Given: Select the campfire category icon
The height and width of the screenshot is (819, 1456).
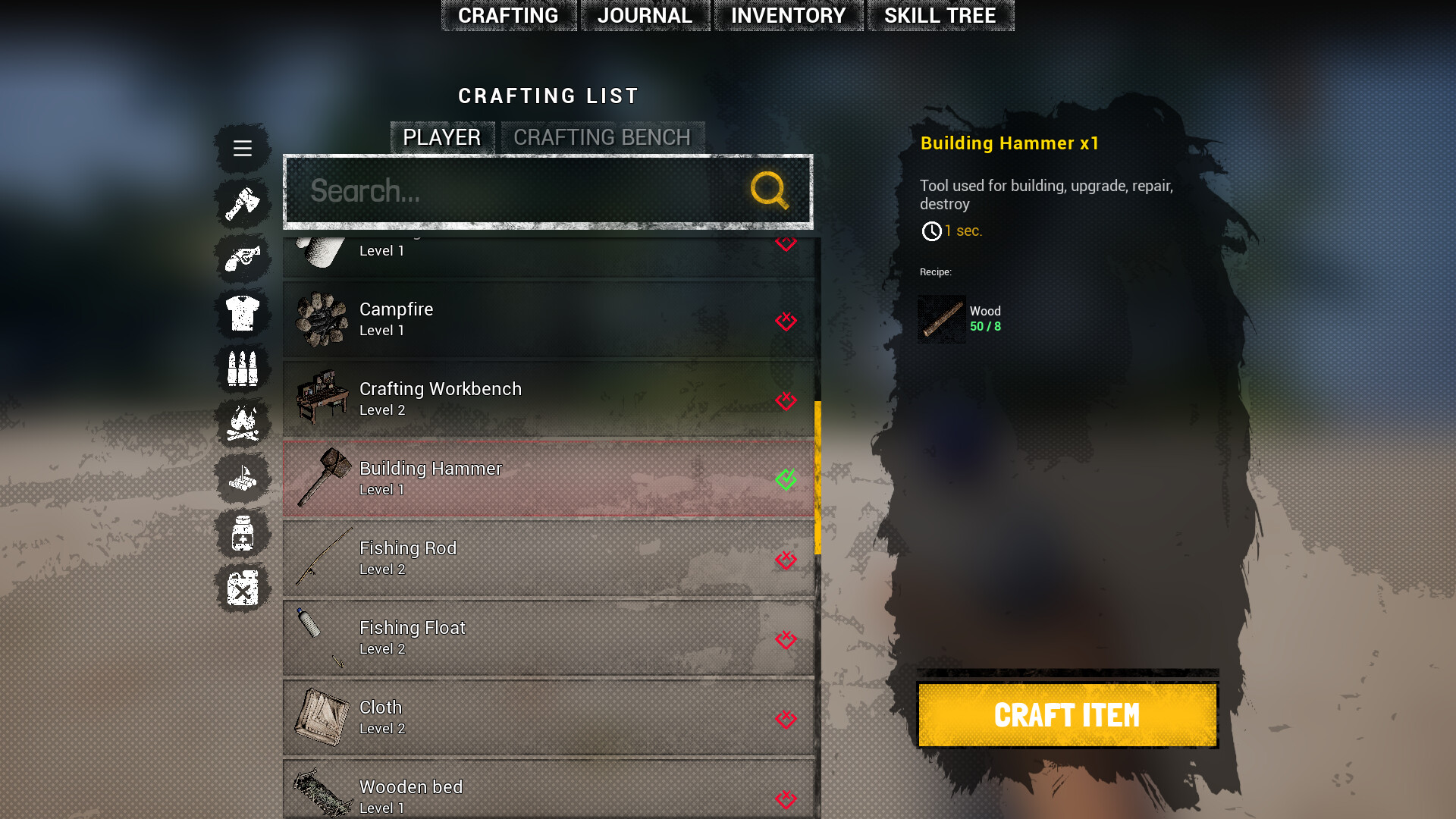Looking at the screenshot, I should [242, 423].
